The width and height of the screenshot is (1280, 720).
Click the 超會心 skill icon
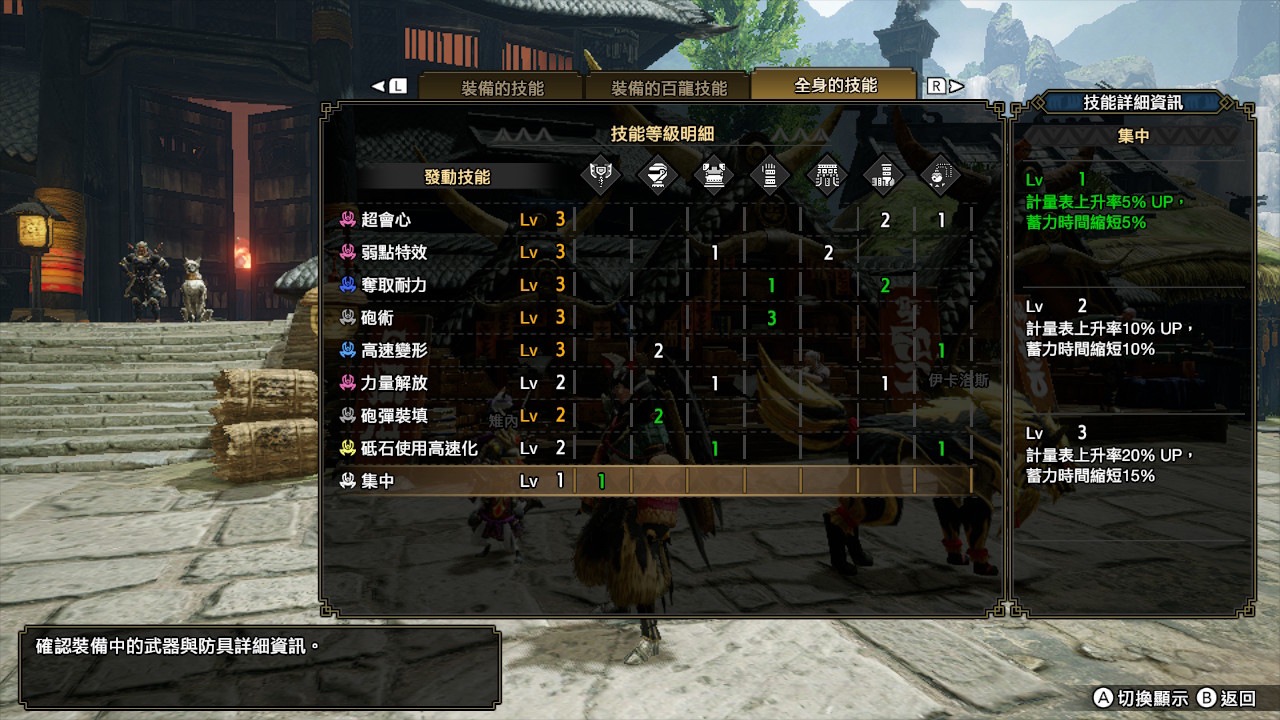point(347,221)
